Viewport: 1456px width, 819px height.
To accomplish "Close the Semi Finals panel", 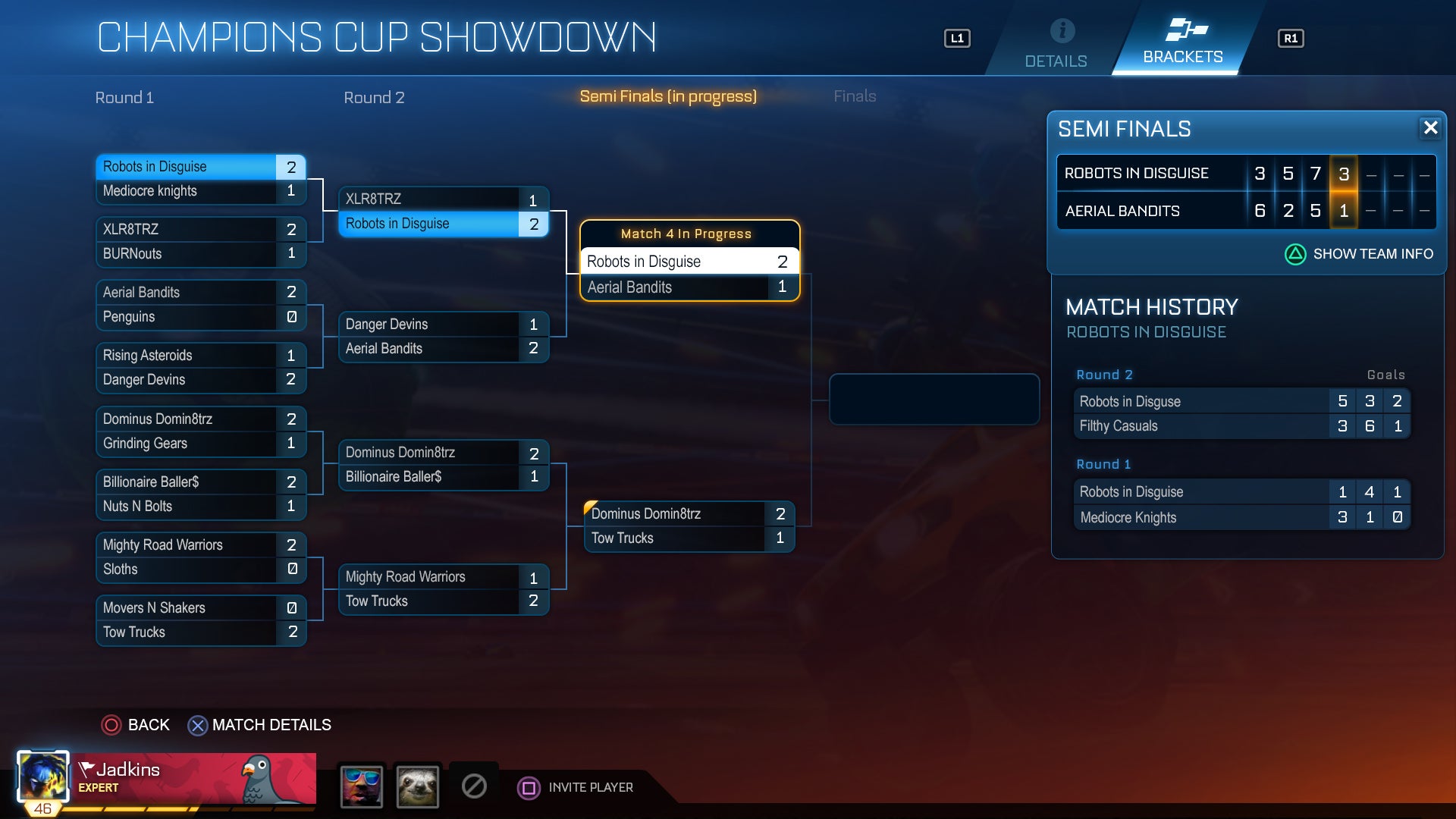I will coord(1432,129).
